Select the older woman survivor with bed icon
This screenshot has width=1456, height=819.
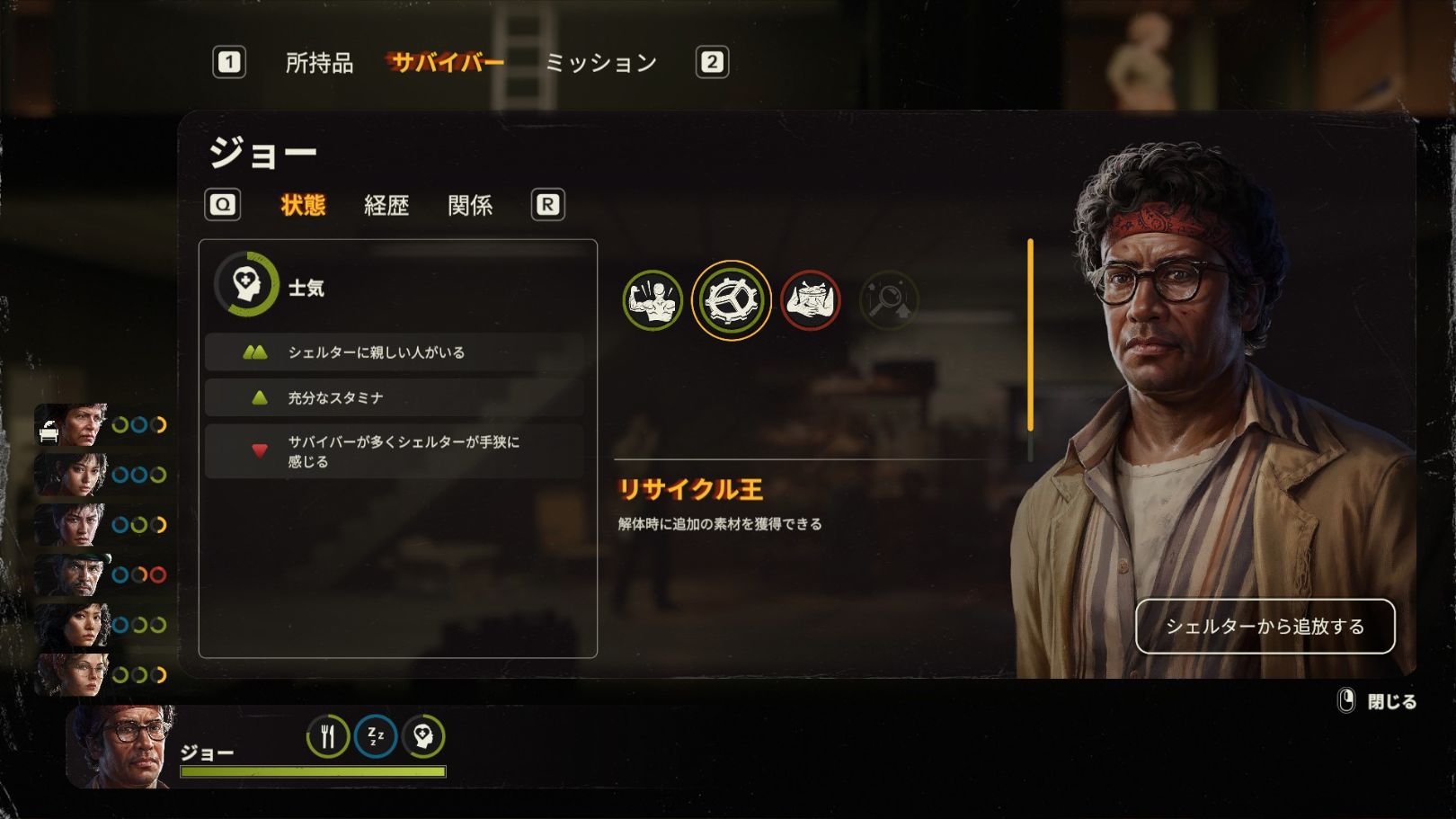74,425
